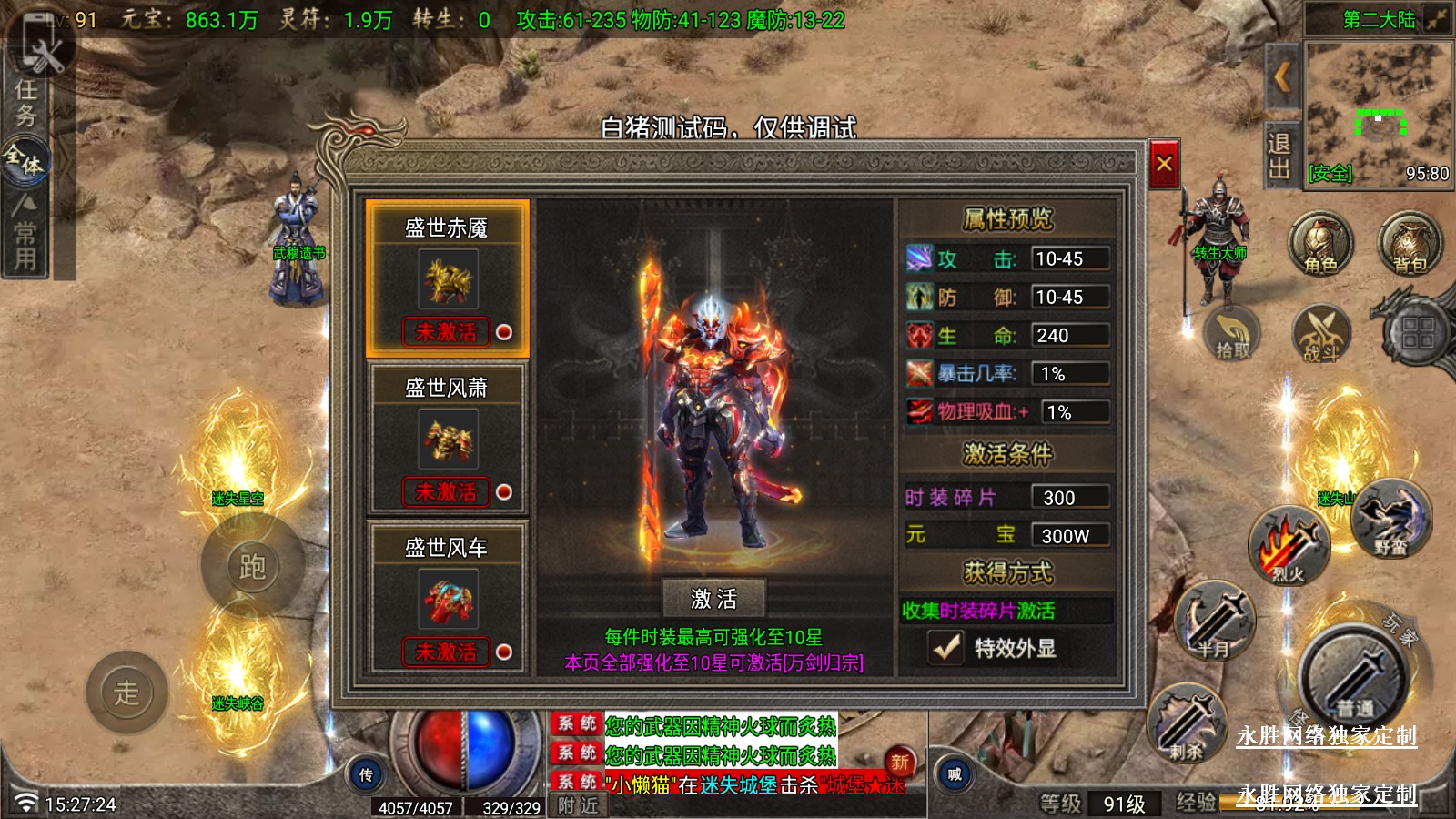Click the 退出 exit button

pos(1279,156)
